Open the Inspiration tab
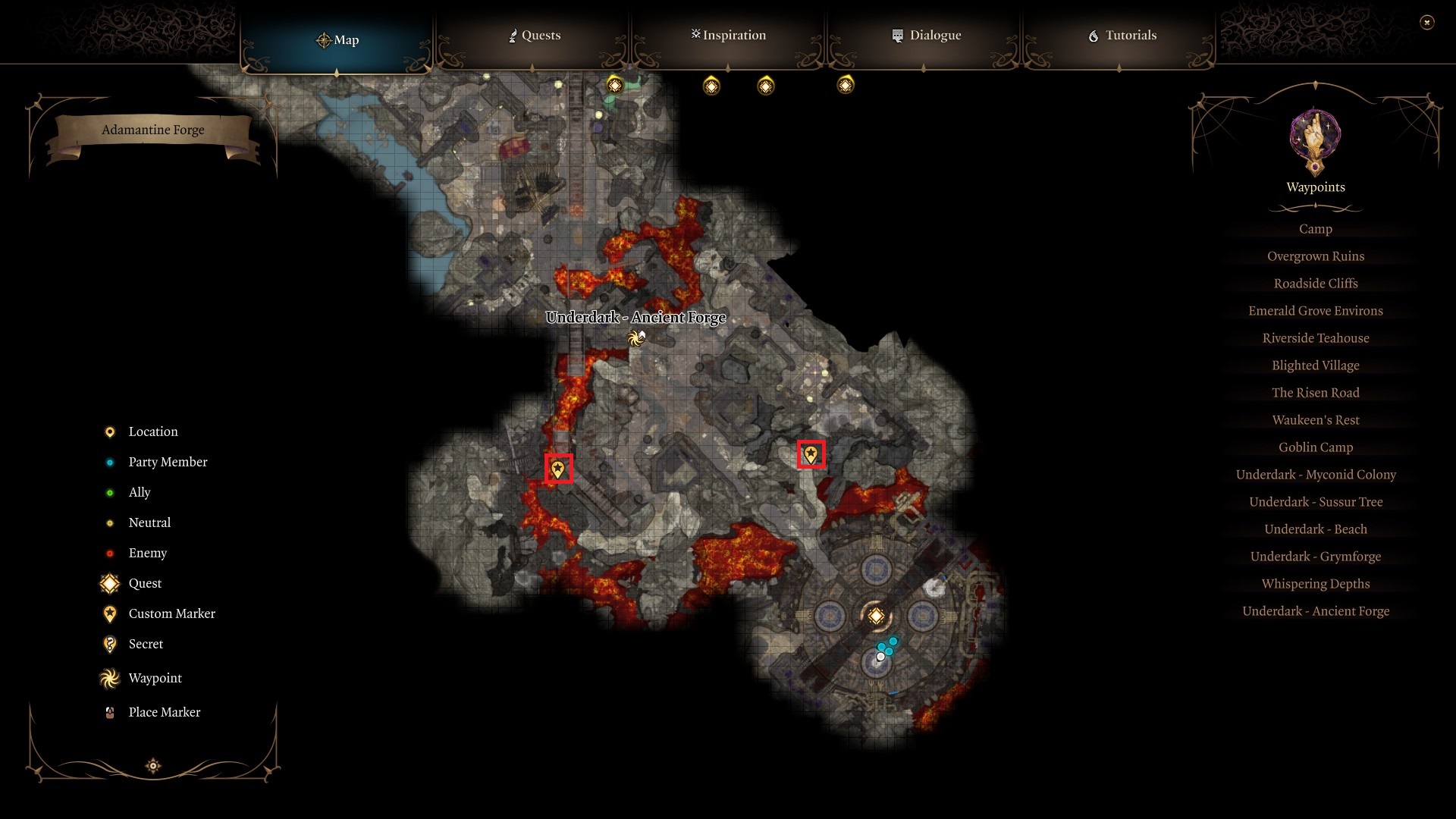 pyautogui.click(x=727, y=35)
